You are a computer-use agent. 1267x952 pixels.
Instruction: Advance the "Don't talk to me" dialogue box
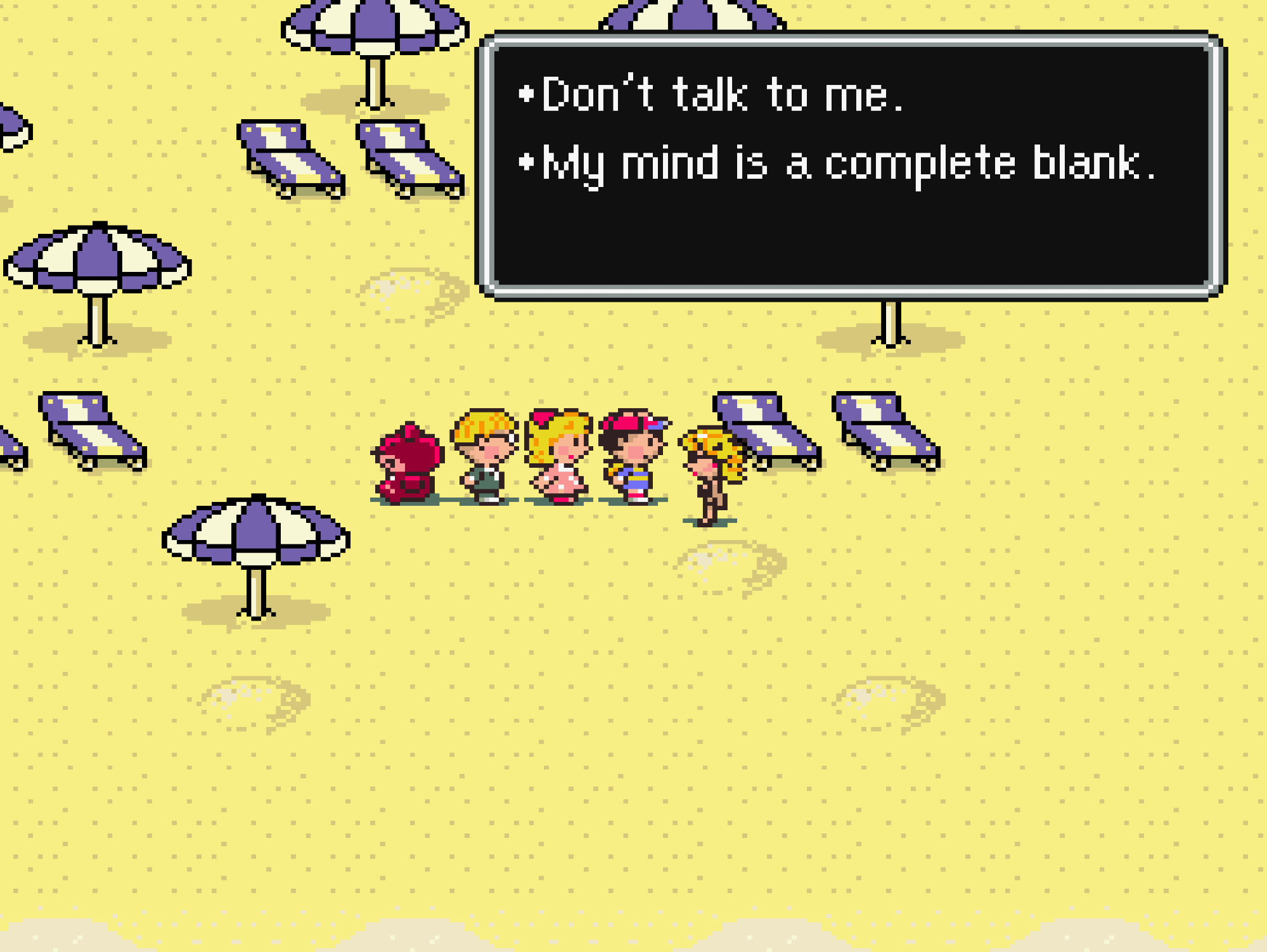[851, 165]
